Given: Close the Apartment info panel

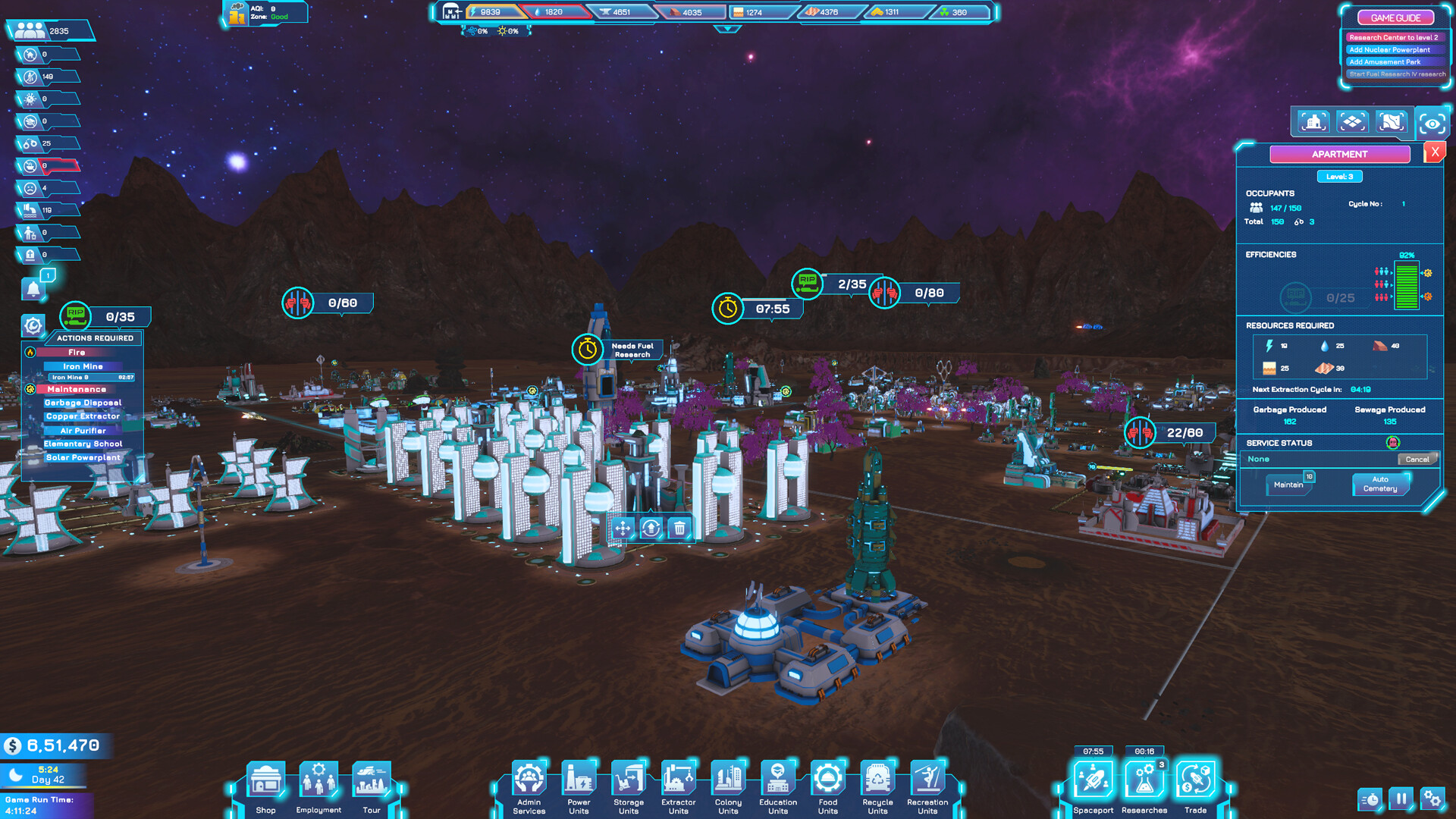Looking at the screenshot, I should coord(1434,152).
